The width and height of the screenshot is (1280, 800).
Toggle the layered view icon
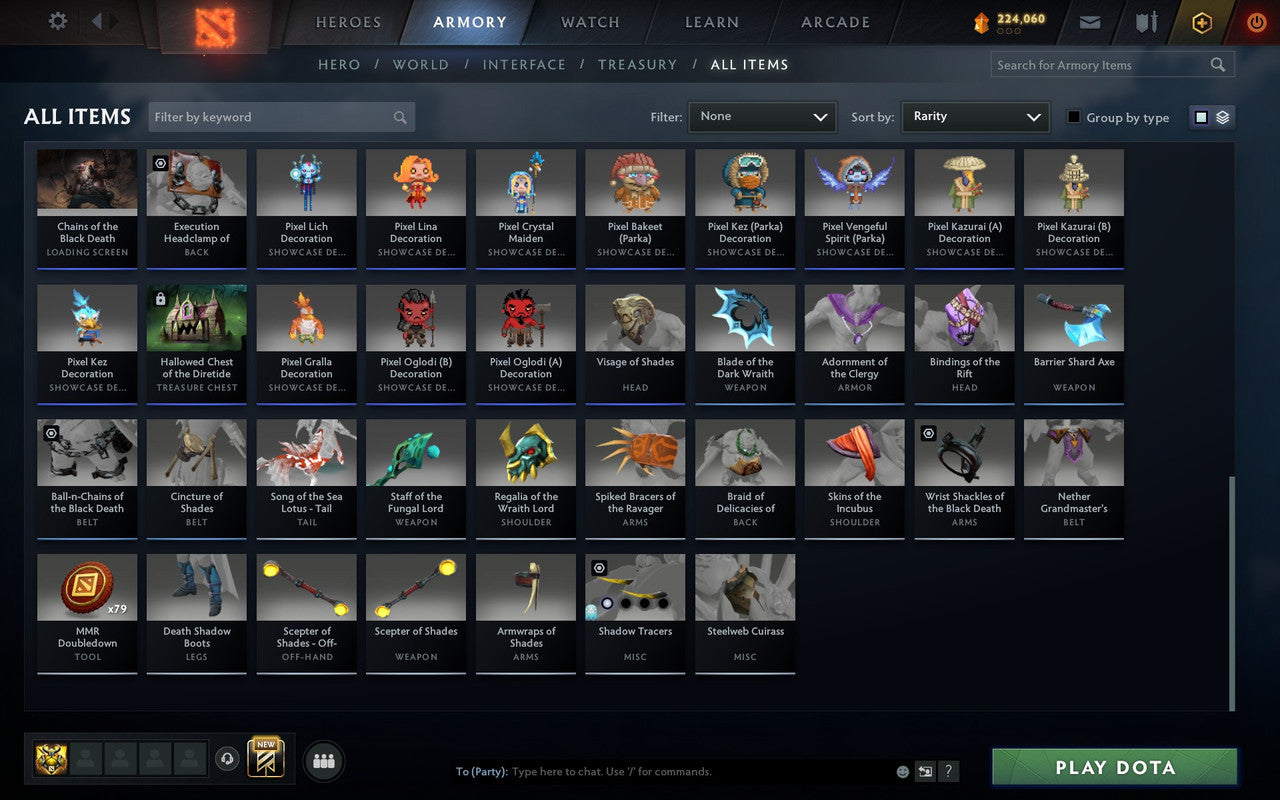click(x=1221, y=117)
